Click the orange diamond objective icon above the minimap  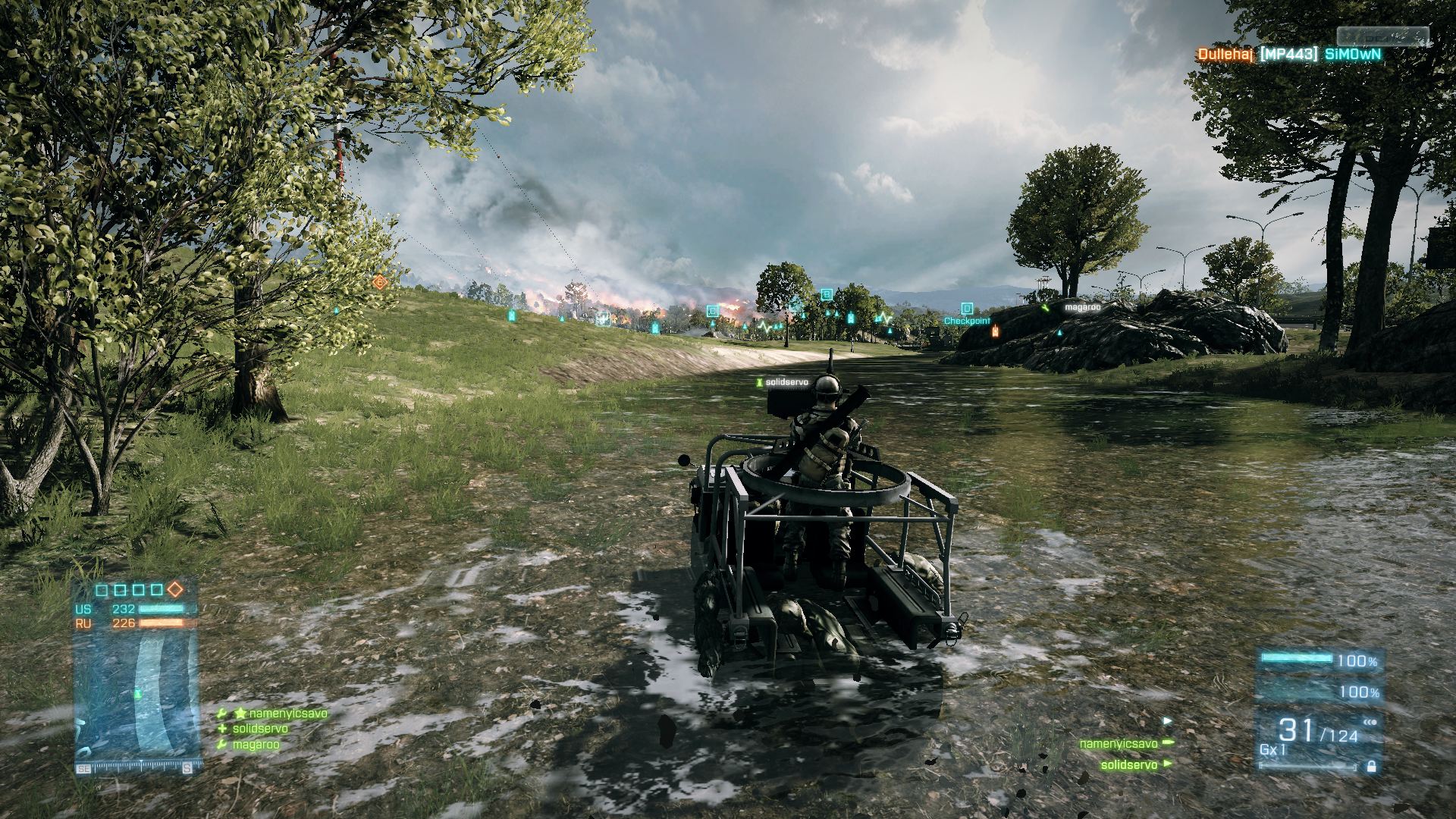175,590
